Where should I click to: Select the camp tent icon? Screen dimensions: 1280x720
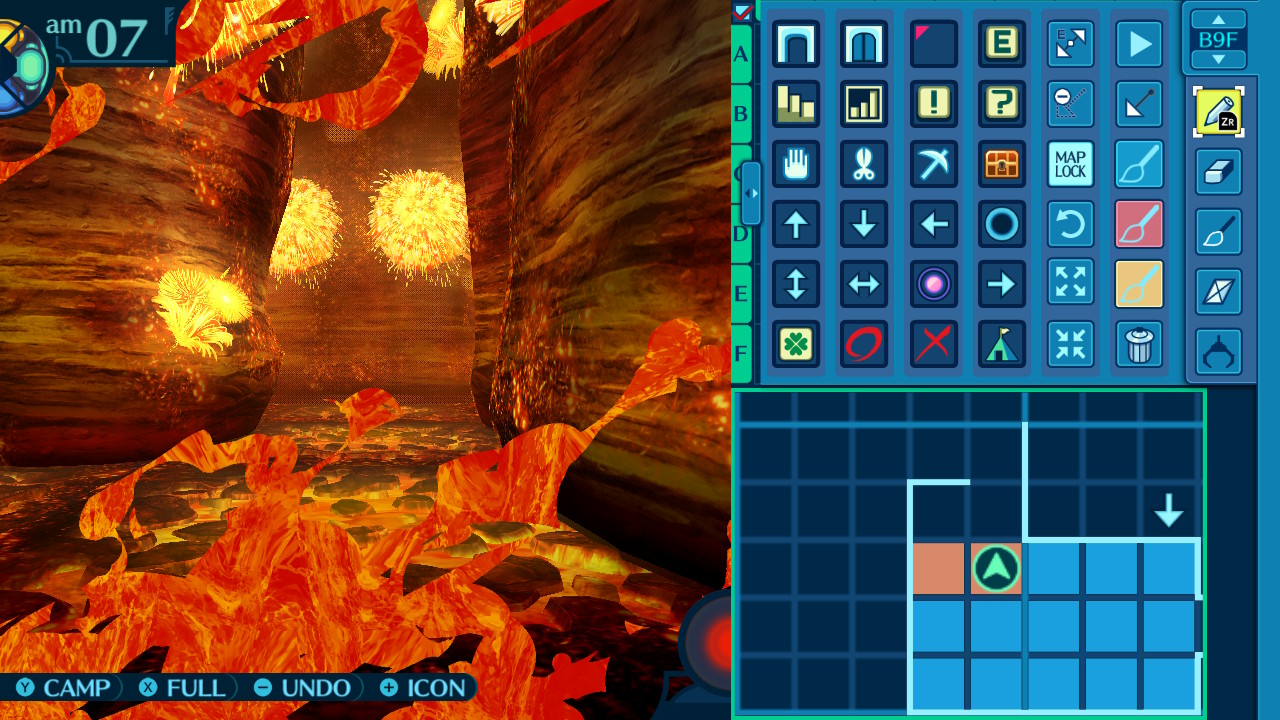(1002, 344)
